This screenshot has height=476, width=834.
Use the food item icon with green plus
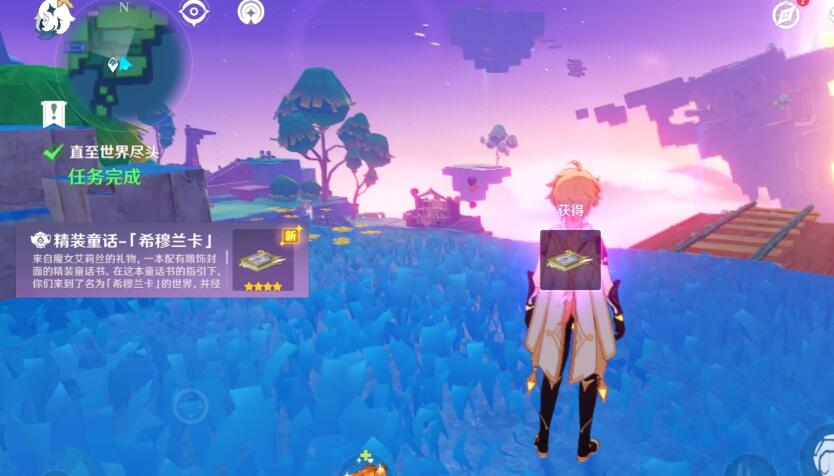[363, 465]
